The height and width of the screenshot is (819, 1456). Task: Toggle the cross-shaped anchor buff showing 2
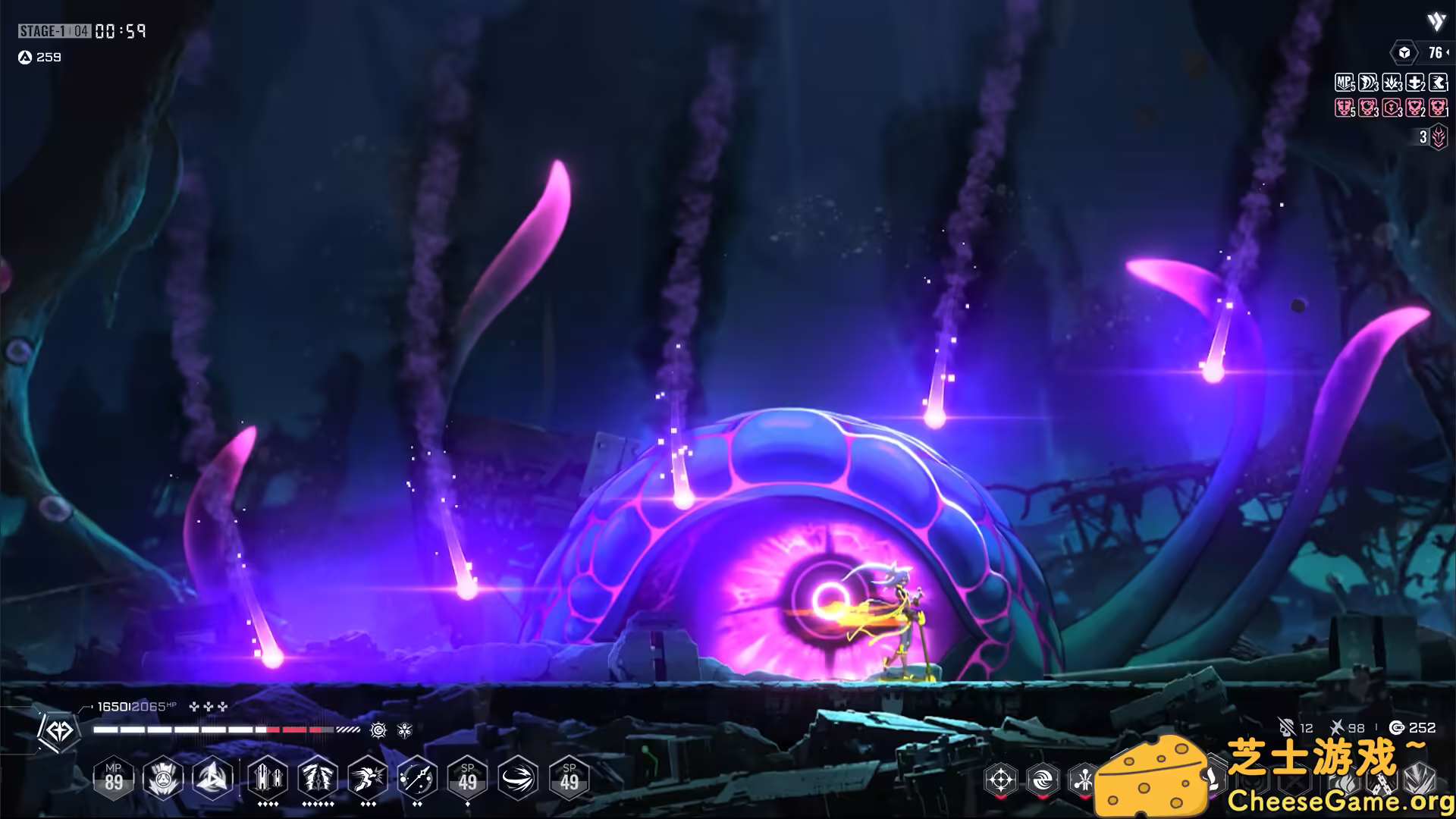[1414, 82]
